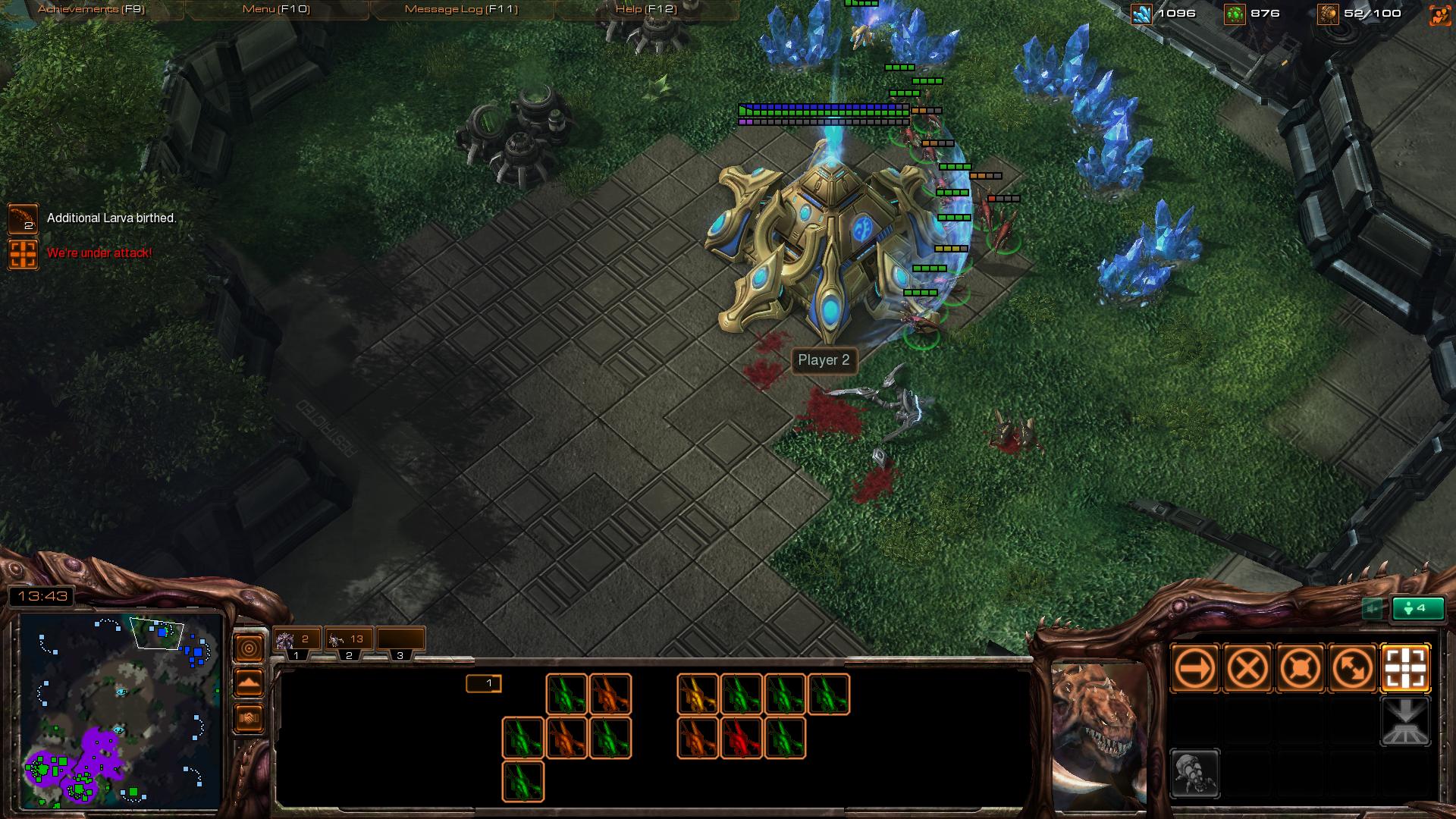Toggle minimap terrain display button

click(x=249, y=682)
